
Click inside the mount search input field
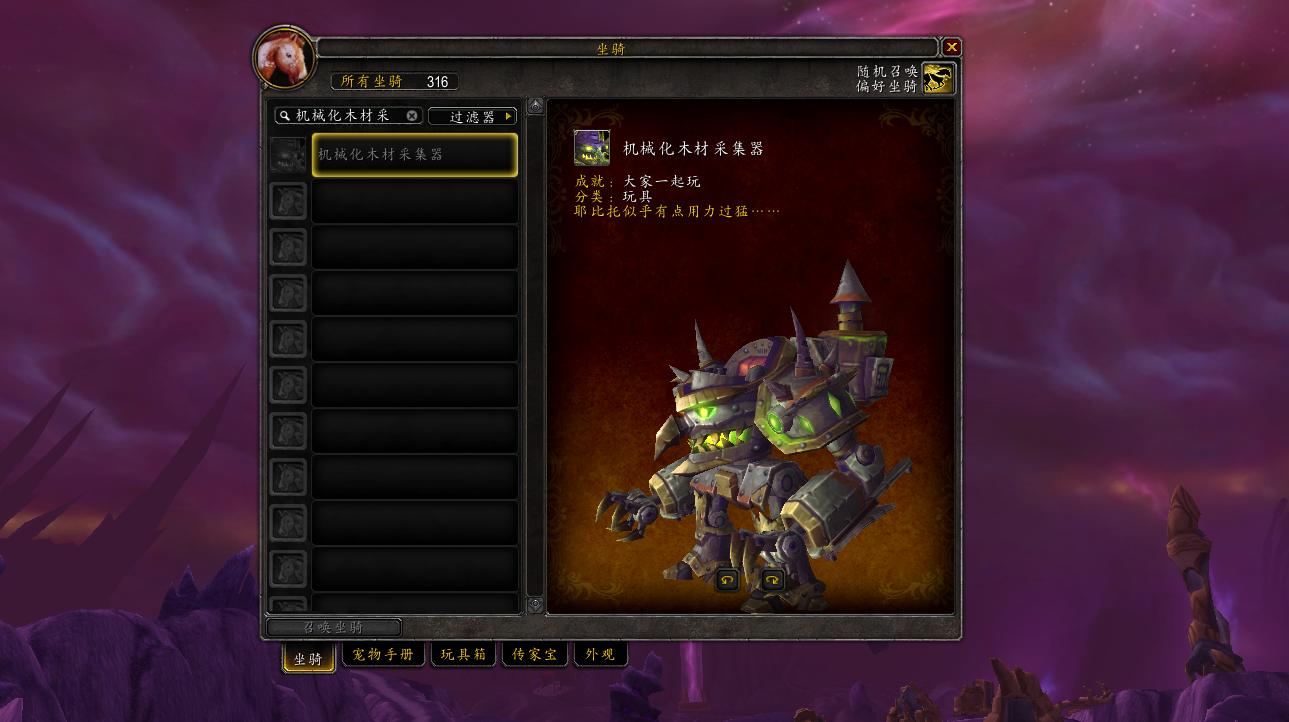345,116
